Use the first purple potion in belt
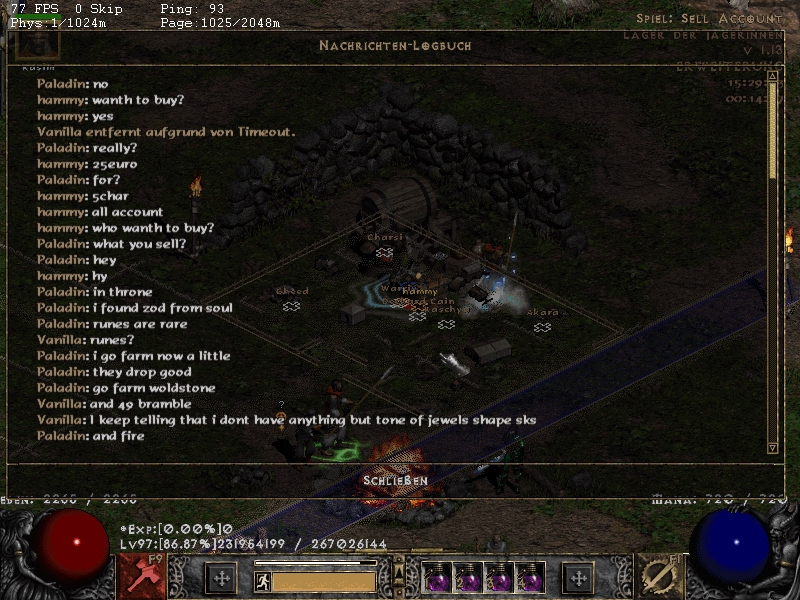The image size is (800, 600). click(x=435, y=577)
